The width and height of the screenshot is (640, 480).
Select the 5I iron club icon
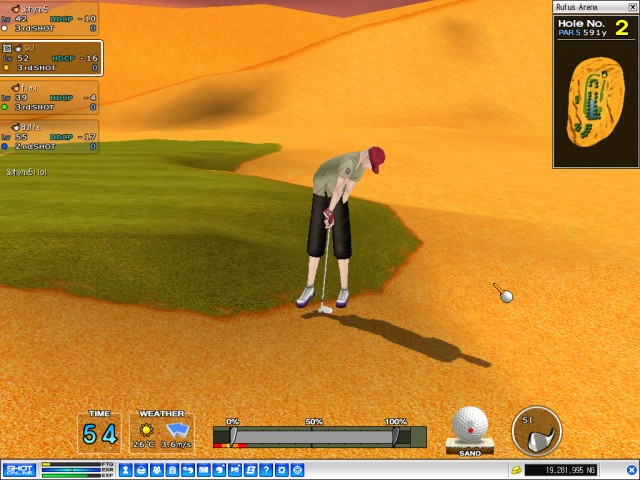[x=537, y=431]
